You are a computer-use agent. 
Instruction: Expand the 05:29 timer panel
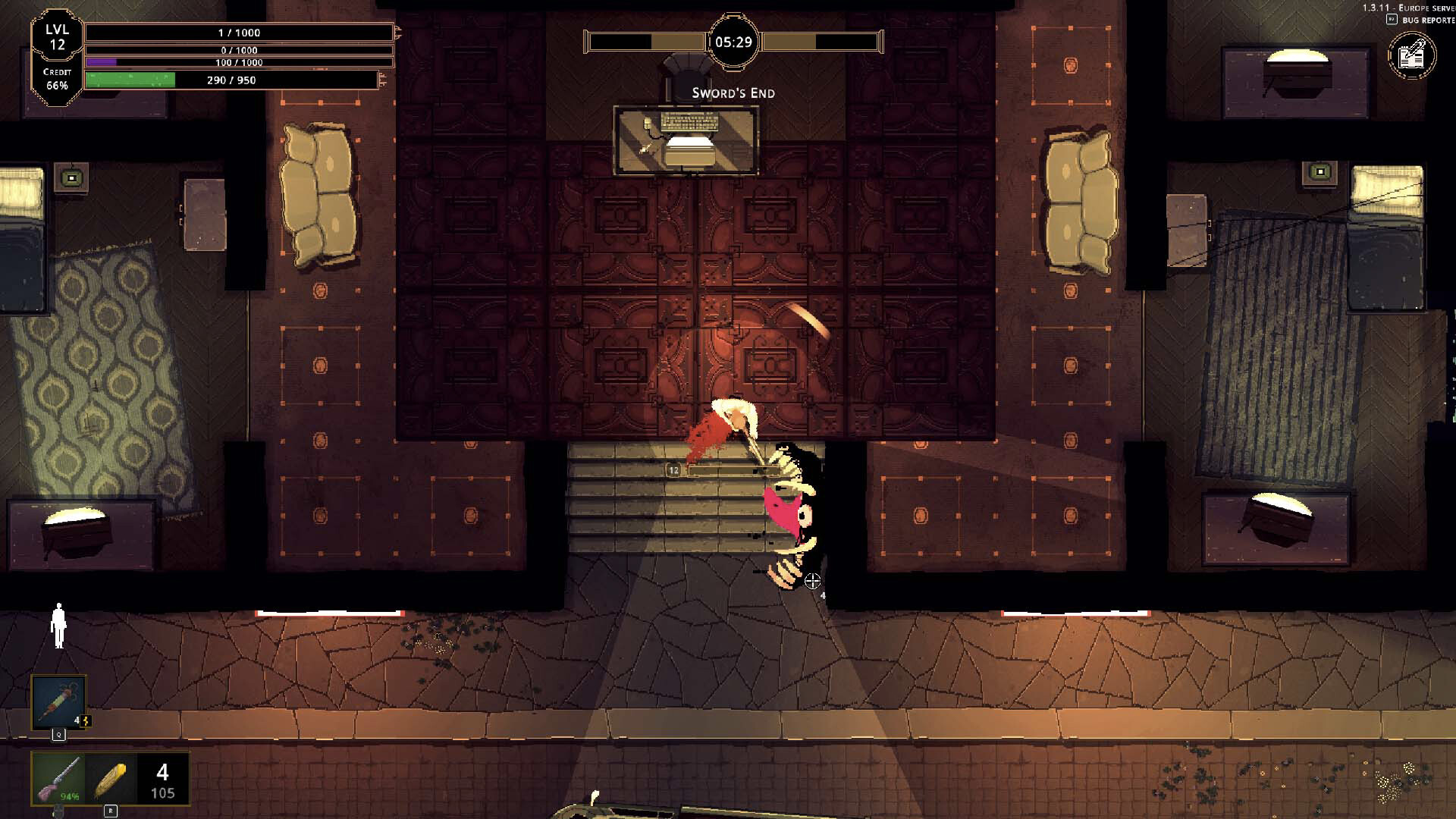tap(734, 42)
